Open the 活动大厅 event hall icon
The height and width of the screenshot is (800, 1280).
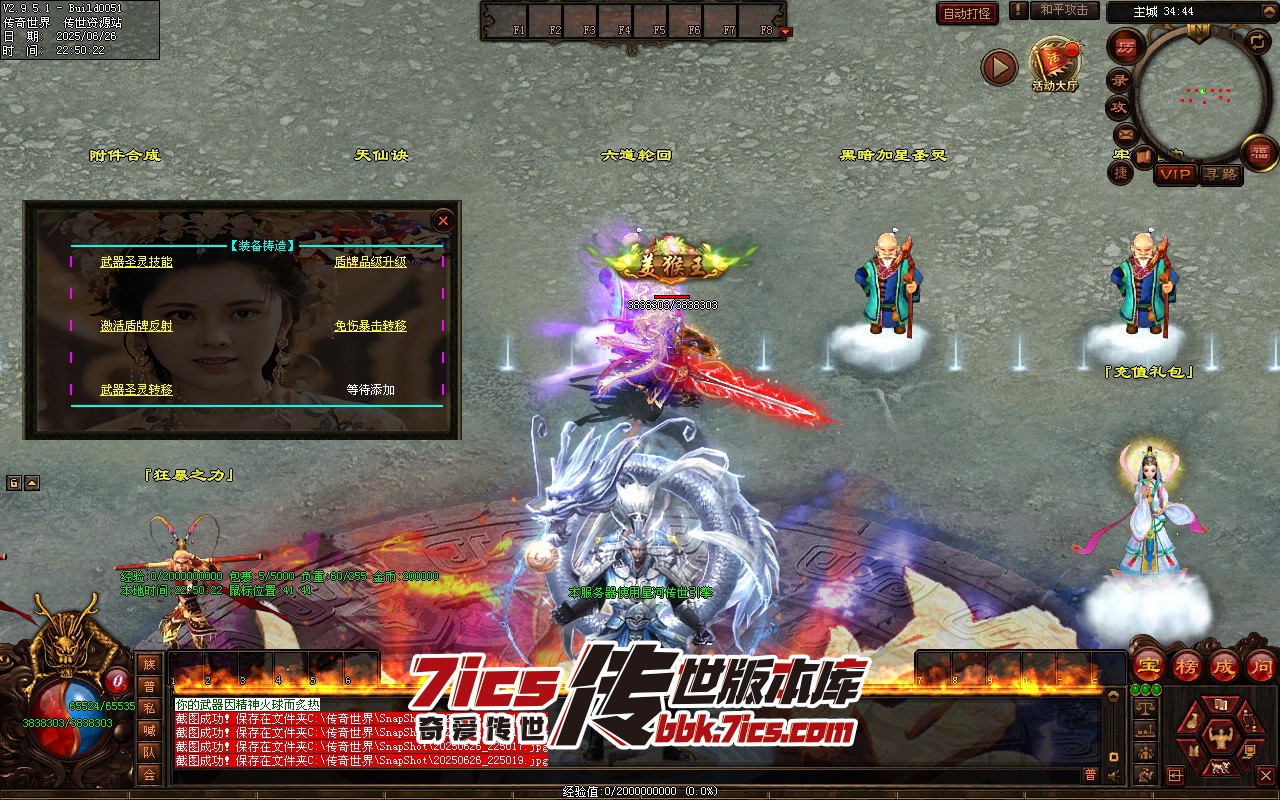pyautogui.click(x=1055, y=66)
